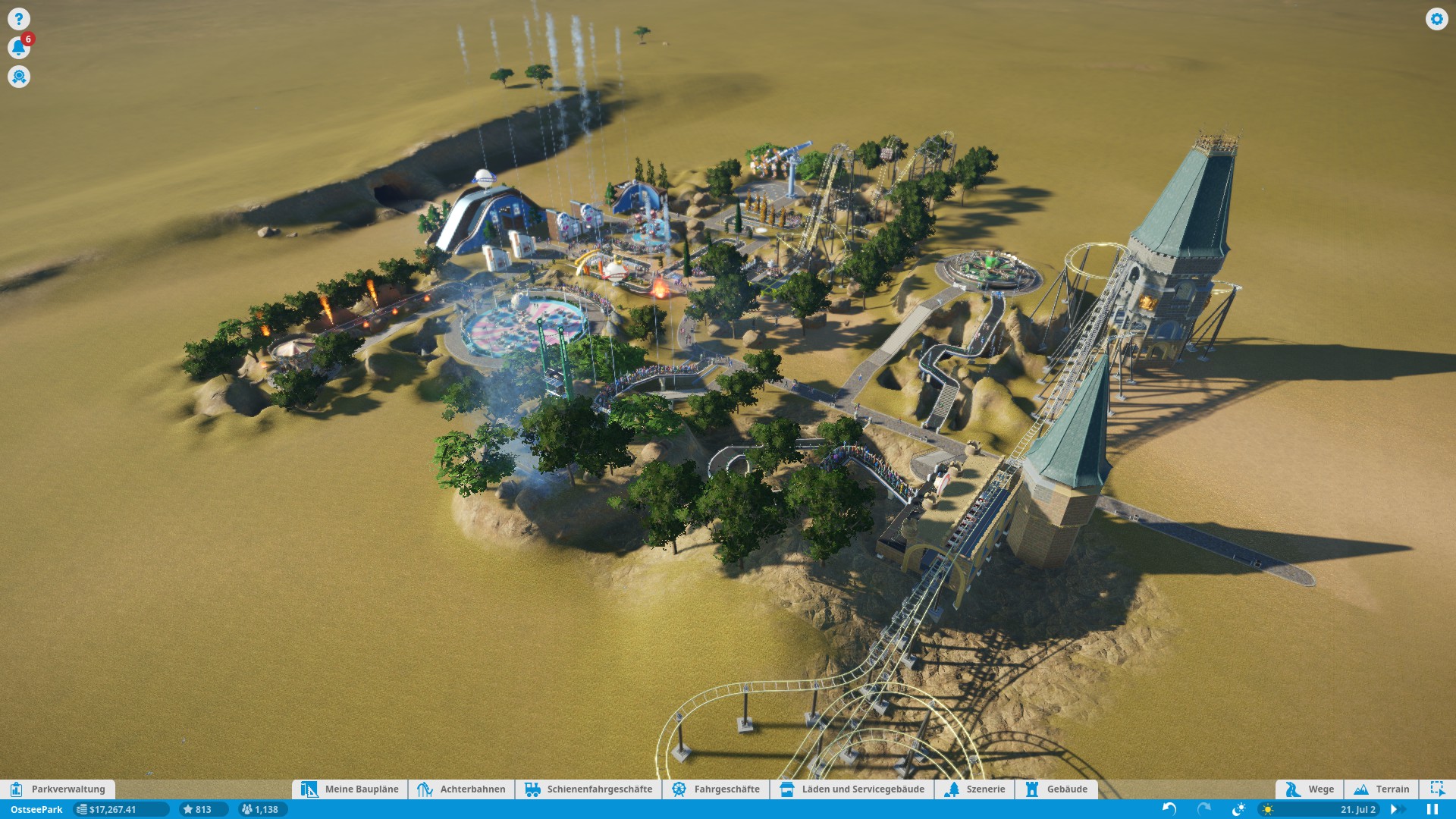View notifications from the bell icon
The image size is (1456, 819).
click(19, 48)
